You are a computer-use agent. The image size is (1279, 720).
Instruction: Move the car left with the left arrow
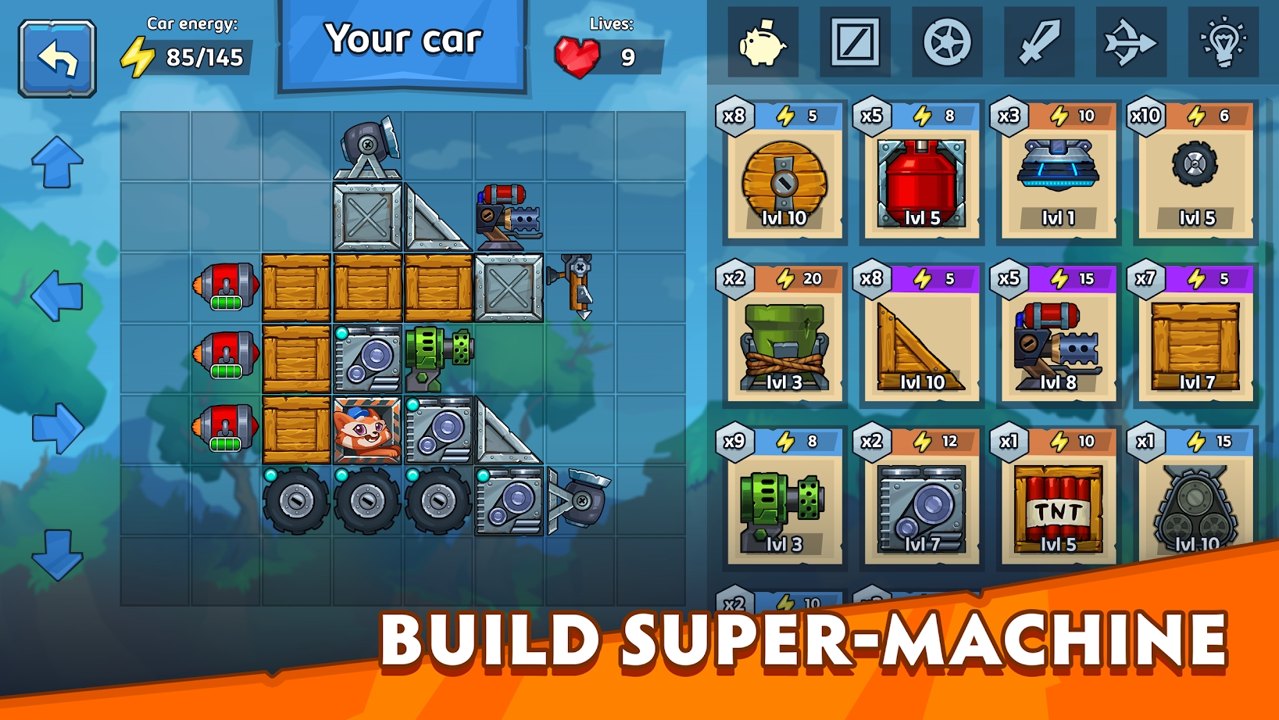(x=57, y=295)
